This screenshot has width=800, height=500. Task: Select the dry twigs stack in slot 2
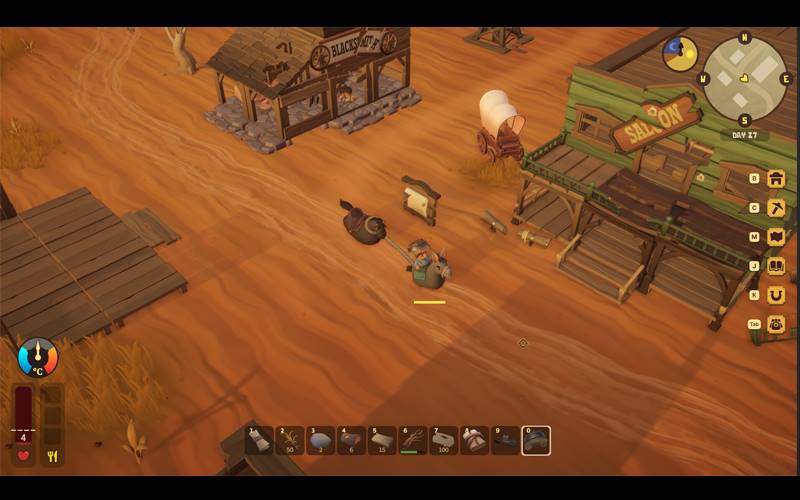click(290, 440)
